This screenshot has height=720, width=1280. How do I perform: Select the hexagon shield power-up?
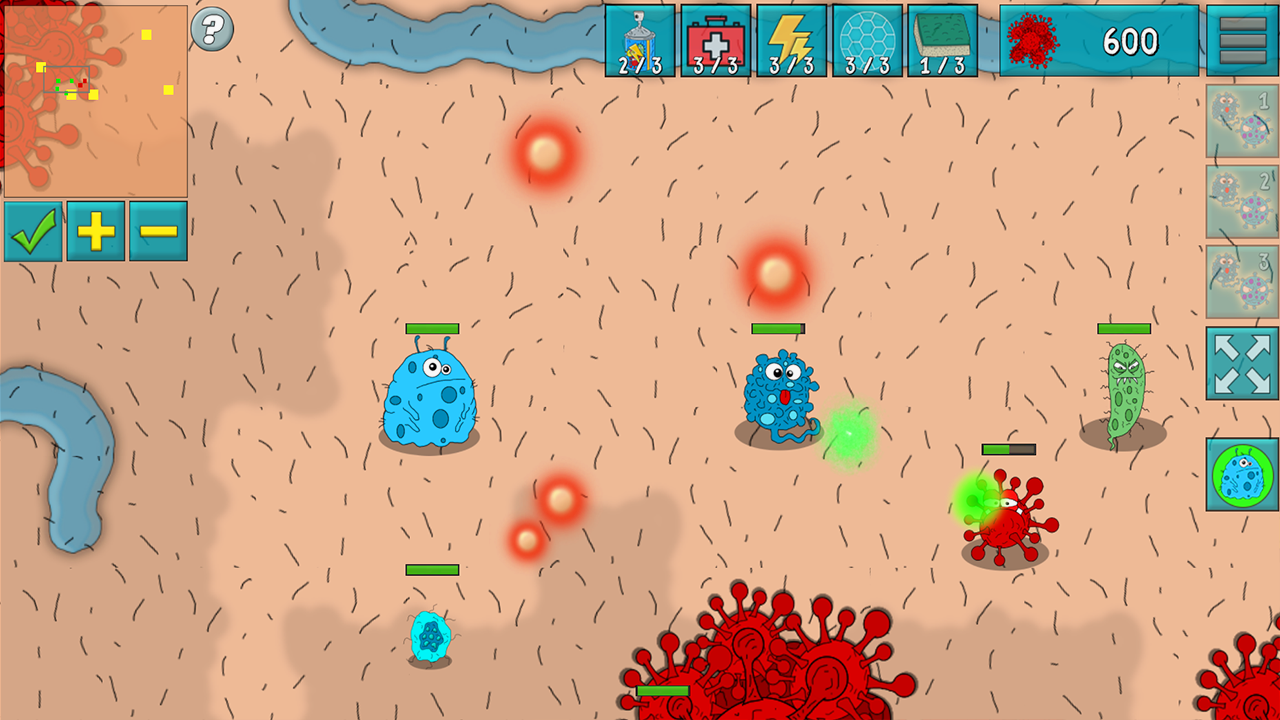866,40
